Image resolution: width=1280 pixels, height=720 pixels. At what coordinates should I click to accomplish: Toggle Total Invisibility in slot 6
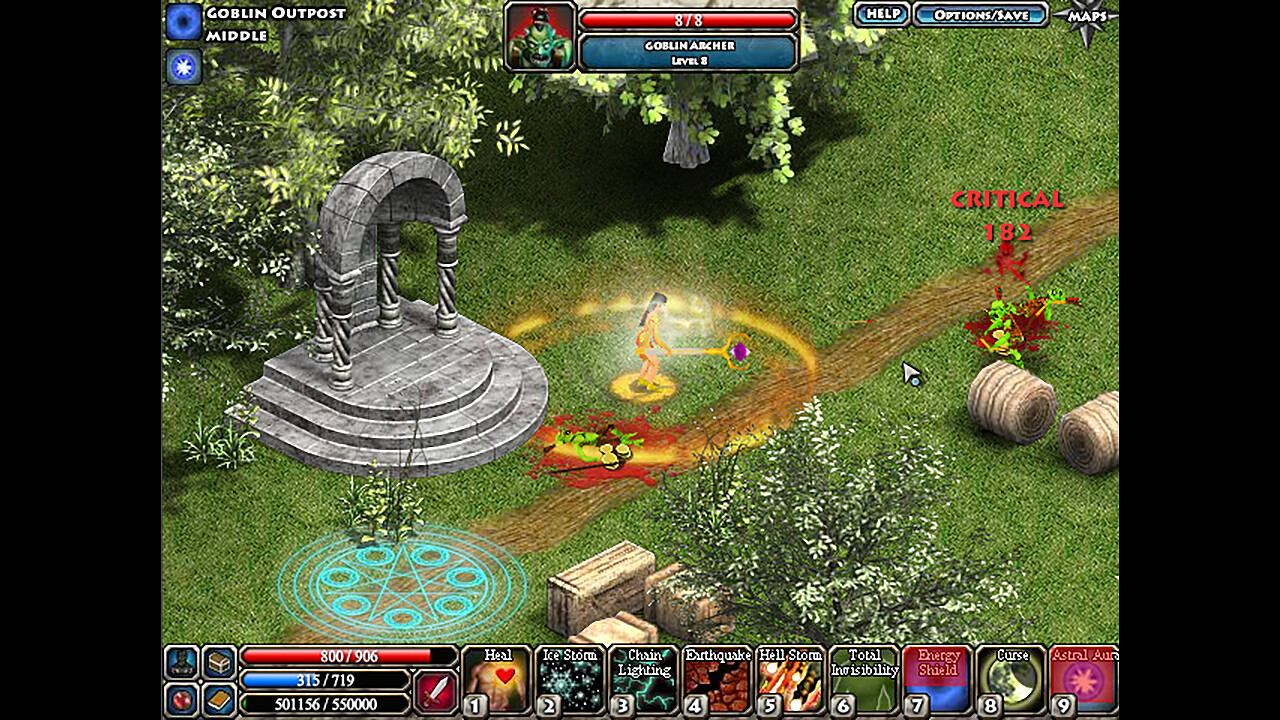click(863, 680)
